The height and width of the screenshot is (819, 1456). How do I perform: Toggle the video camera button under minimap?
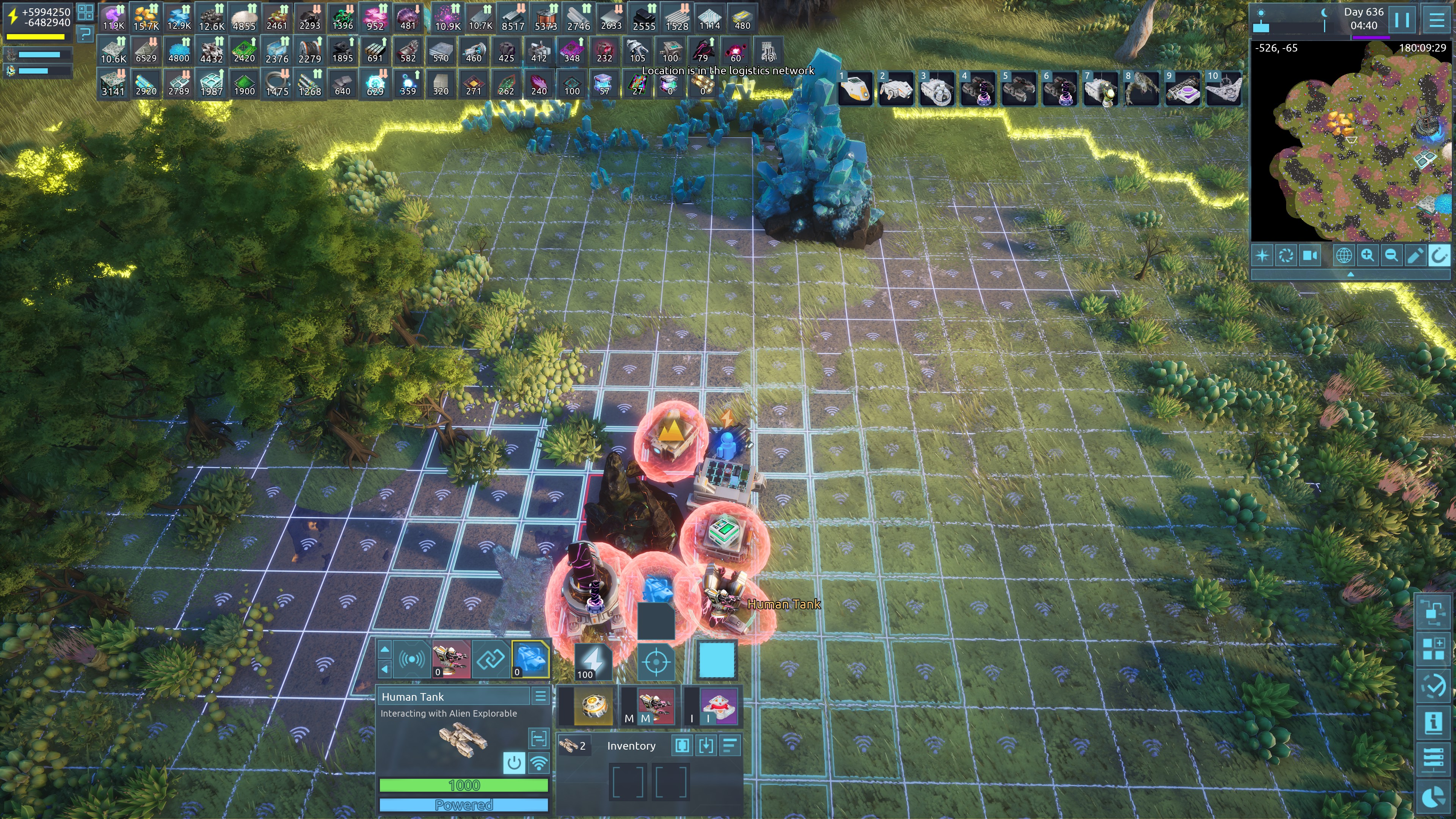[x=1310, y=256]
